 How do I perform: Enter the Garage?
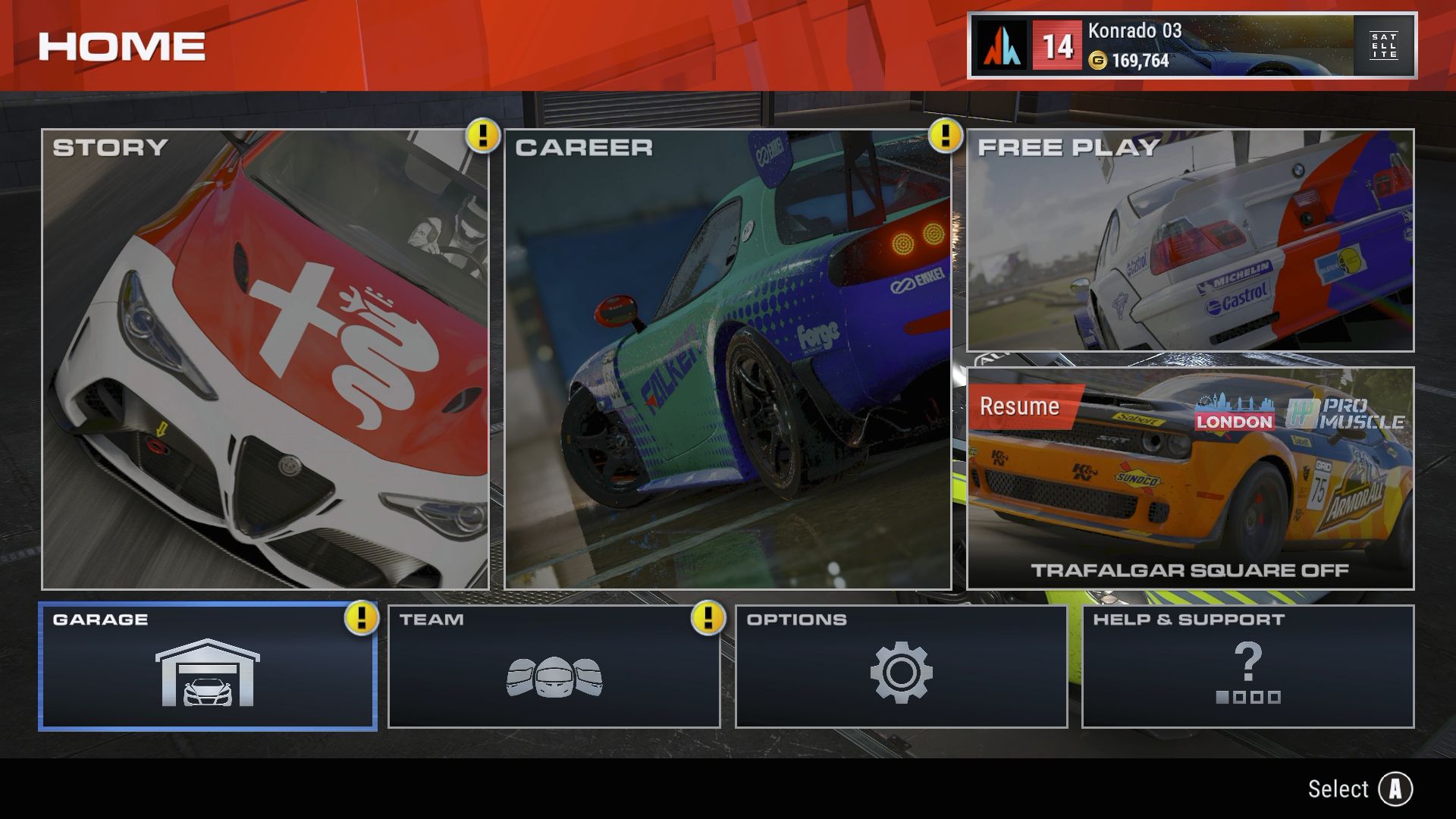pos(208,667)
